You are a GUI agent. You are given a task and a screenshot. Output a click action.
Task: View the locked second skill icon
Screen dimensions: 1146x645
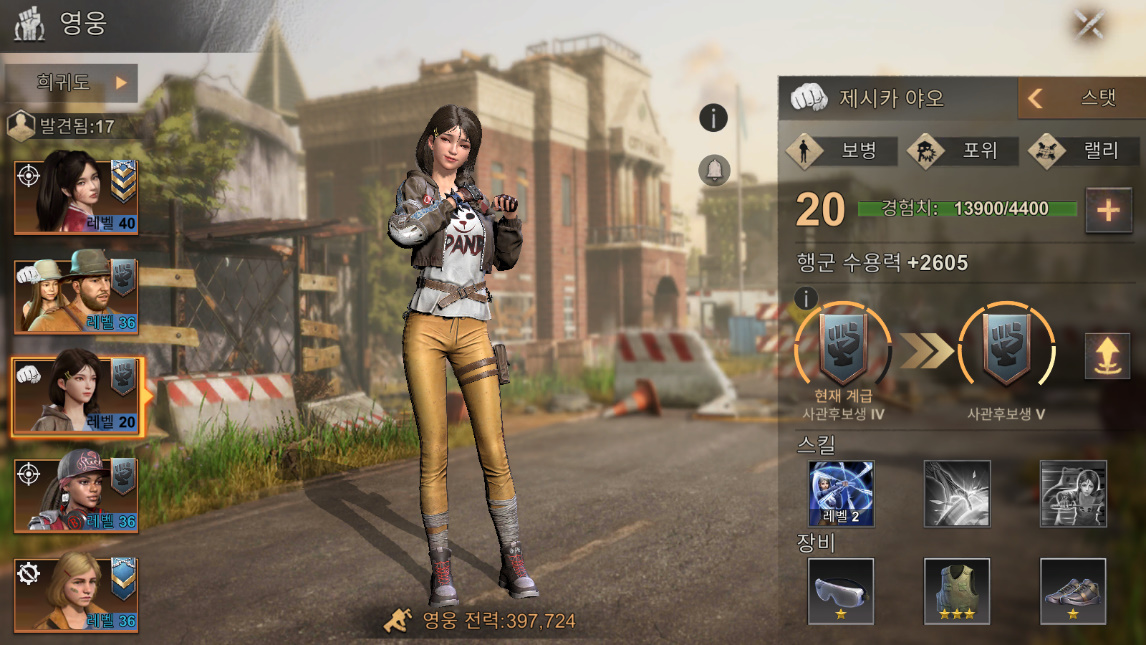coord(957,494)
